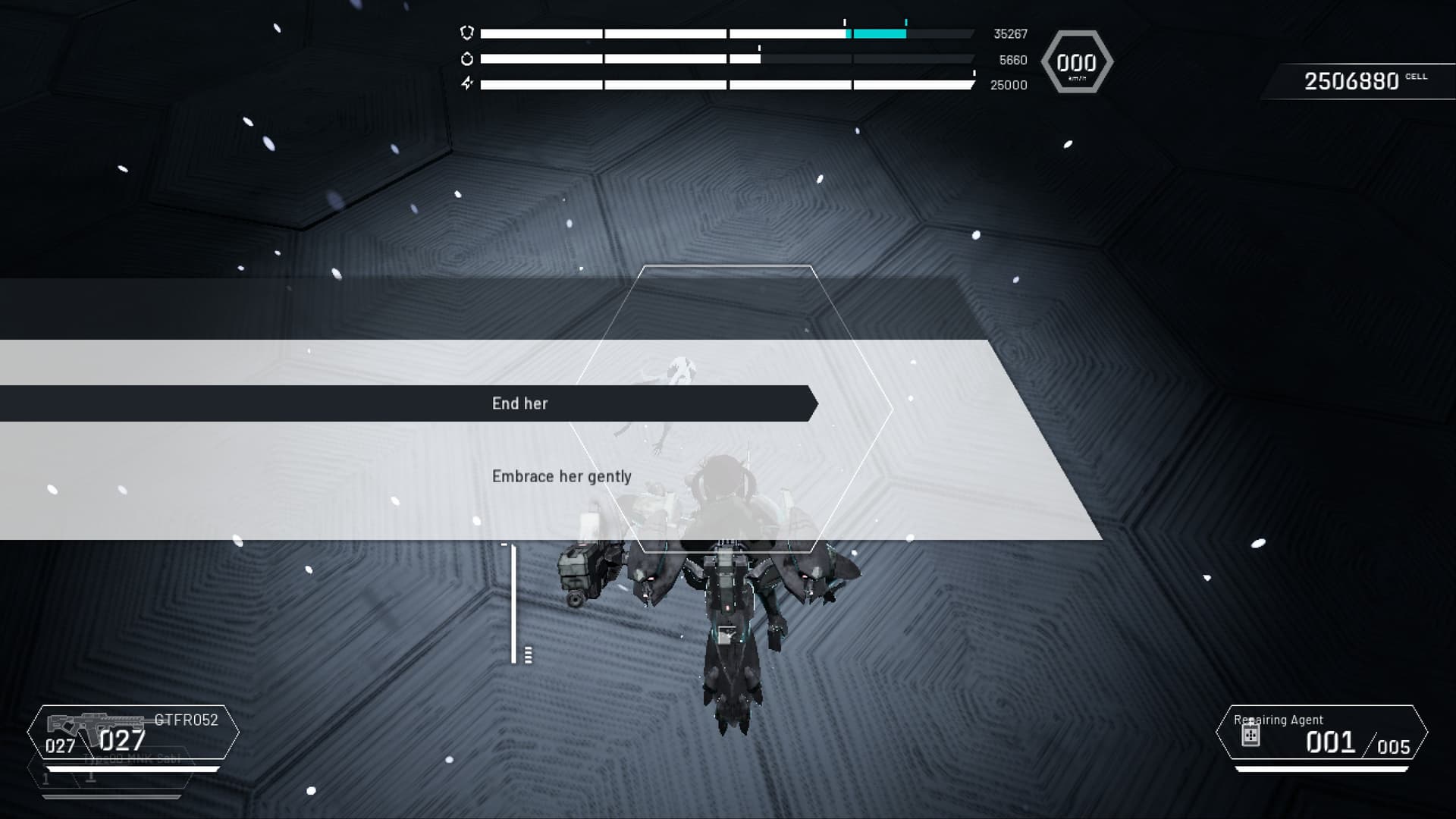Use the Repairing Agent item slot
The width and height of the screenshot is (1456, 819).
click(1321, 733)
